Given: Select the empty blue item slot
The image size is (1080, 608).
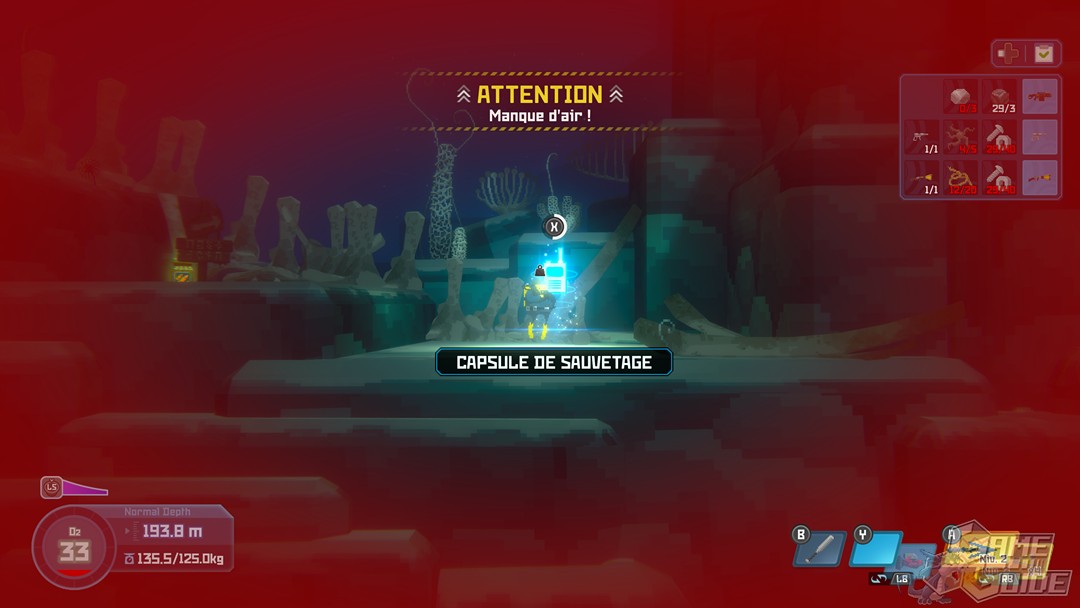Looking at the screenshot, I should tap(875, 549).
